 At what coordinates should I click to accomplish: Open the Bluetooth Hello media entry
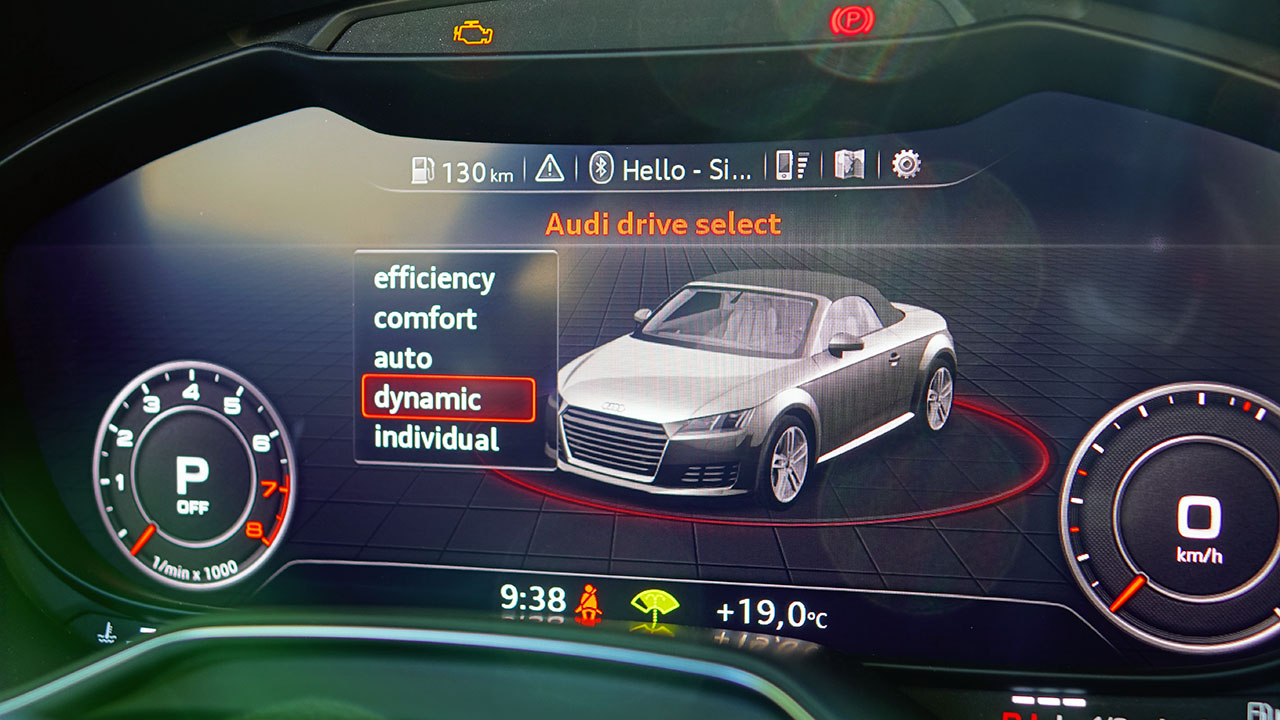pos(670,169)
